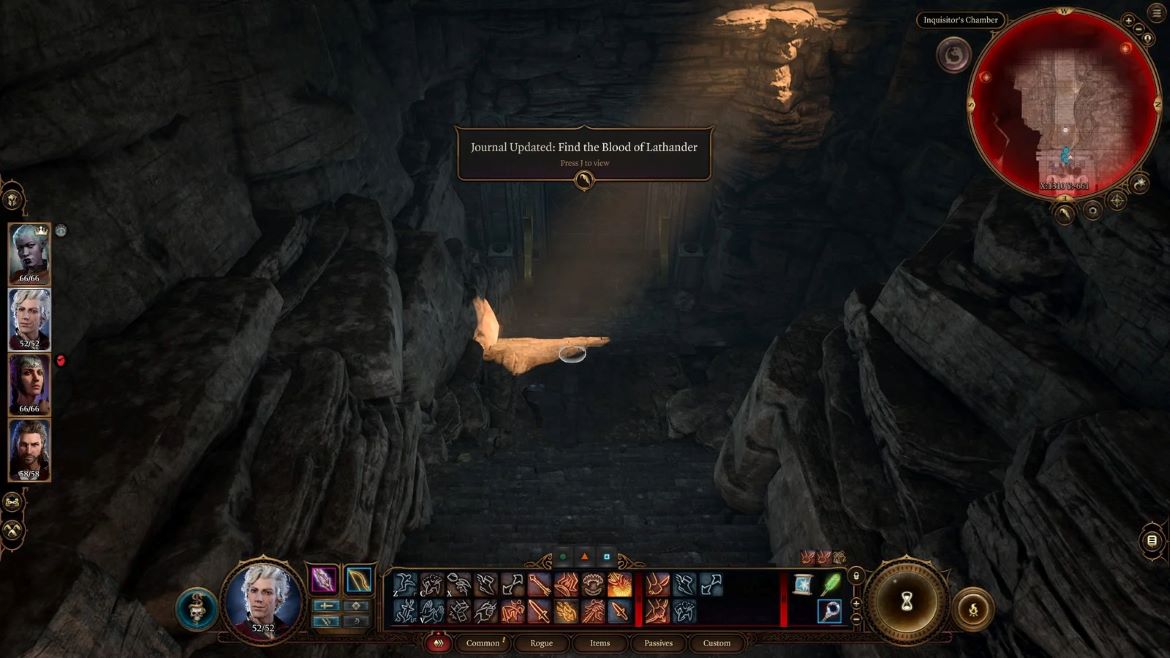Select the dark-haired woman with circlet portrait
The height and width of the screenshot is (658, 1170).
click(x=29, y=383)
